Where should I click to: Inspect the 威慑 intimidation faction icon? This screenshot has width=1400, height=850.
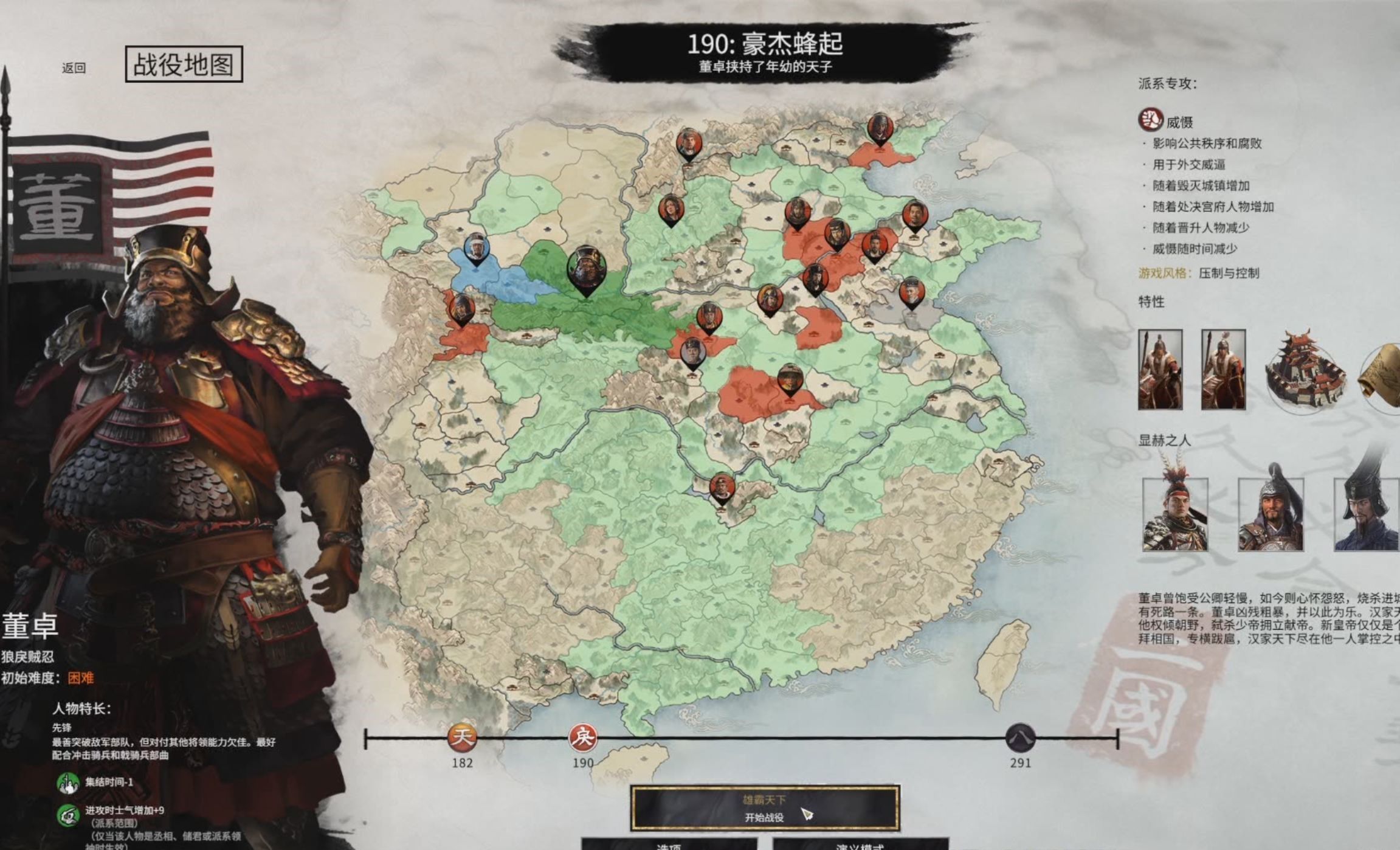pyautogui.click(x=1150, y=120)
